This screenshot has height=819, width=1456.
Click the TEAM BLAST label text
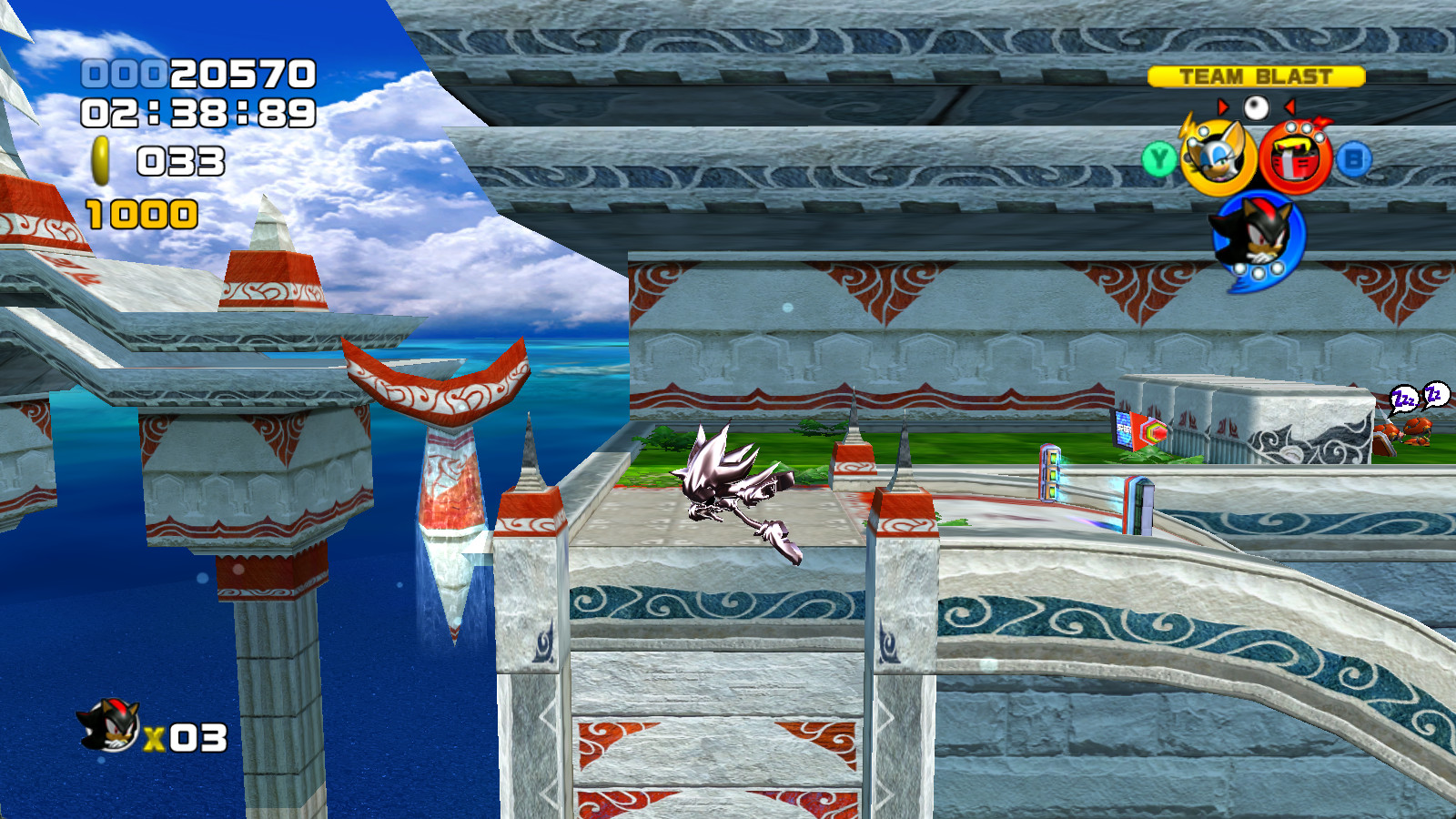coord(1255,76)
